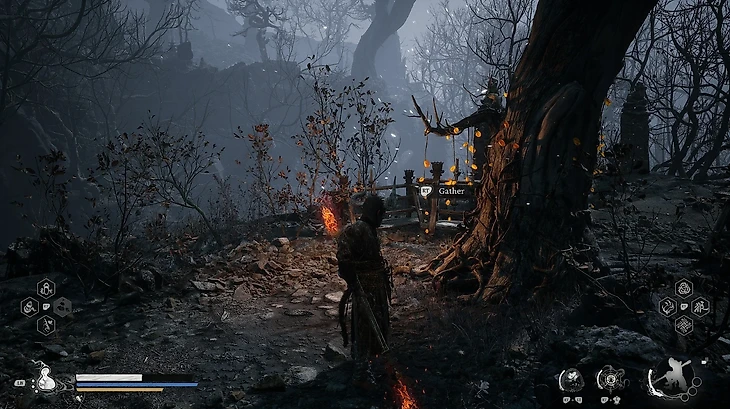Screen dimensions: 730x409
Task: Trigger the bottom spell hexagon in right cluster
Action: [683, 325]
